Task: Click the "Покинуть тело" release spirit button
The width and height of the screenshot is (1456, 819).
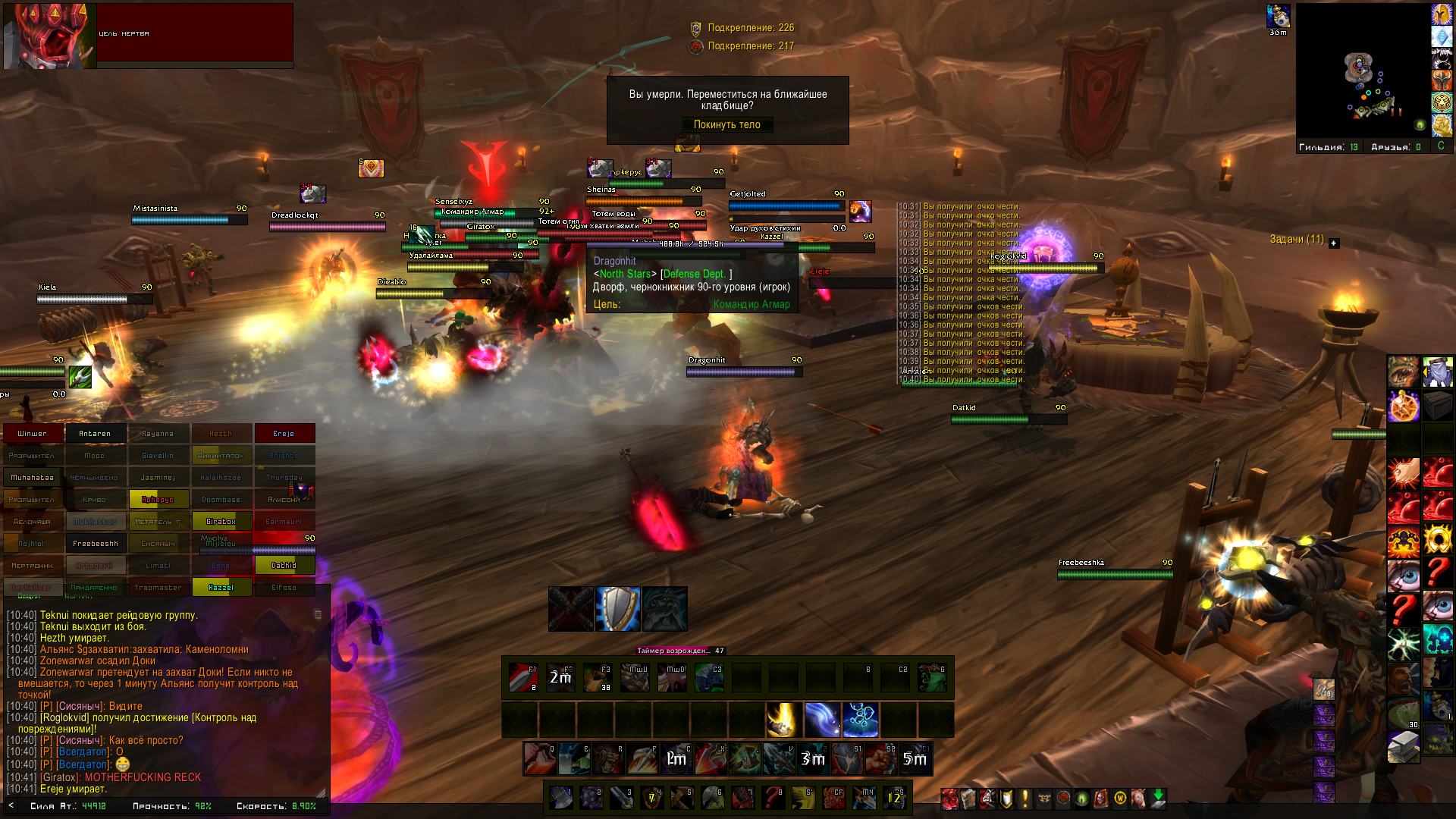Action: [726, 125]
